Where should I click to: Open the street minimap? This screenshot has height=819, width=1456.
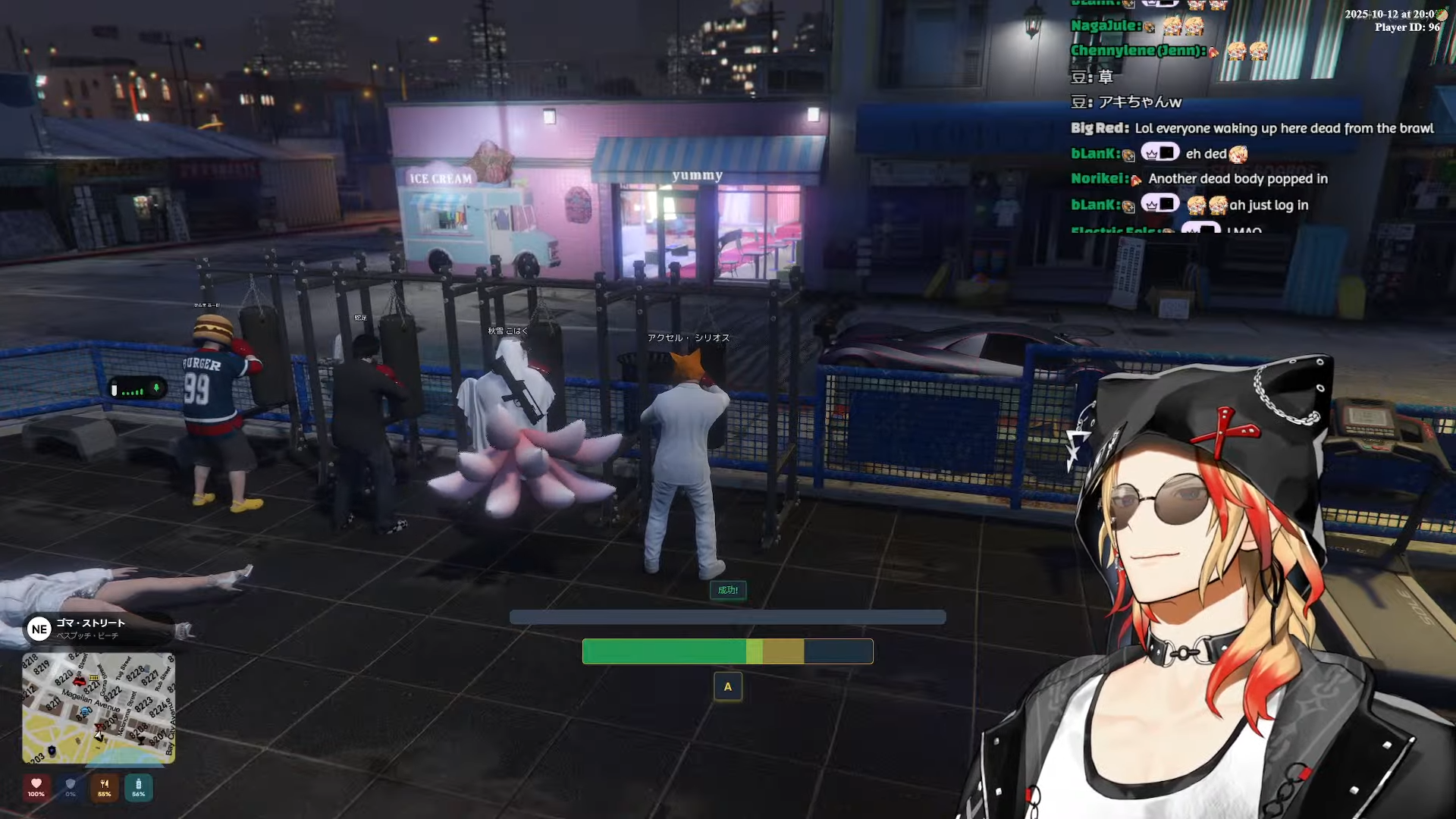tap(99, 708)
